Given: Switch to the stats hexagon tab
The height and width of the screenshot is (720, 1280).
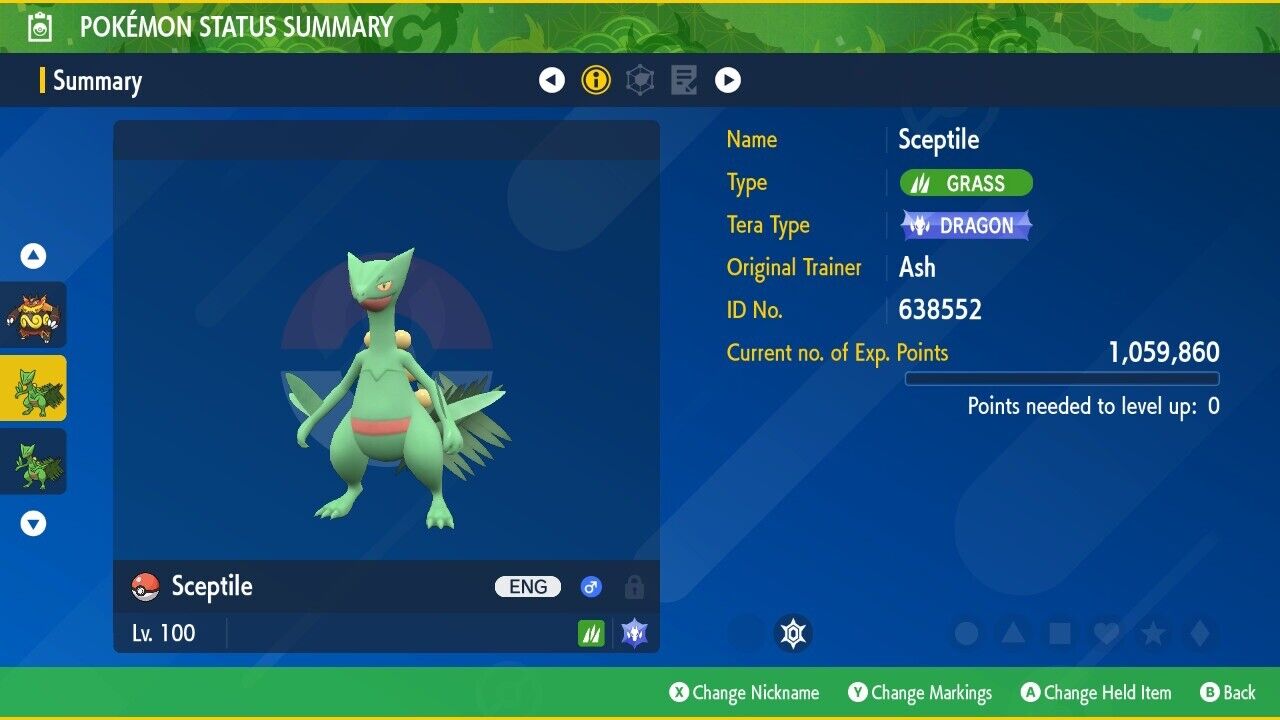Looking at the screenshot, I should (640, 80).
